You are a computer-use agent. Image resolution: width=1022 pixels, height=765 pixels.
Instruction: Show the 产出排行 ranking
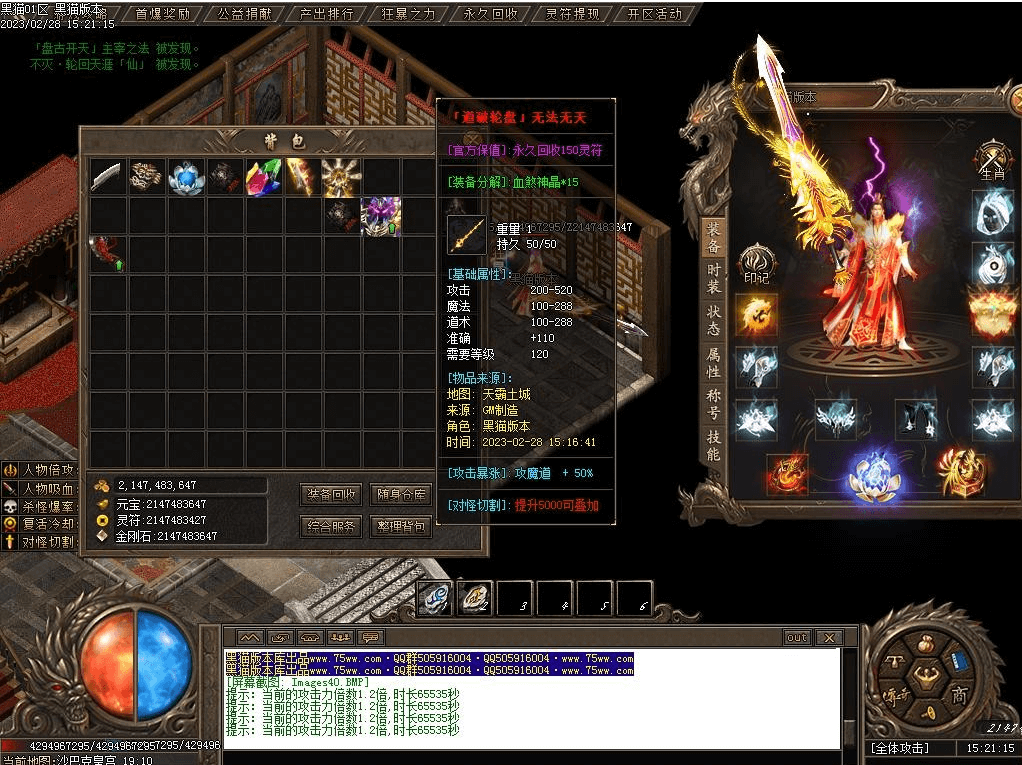point(326,14)
